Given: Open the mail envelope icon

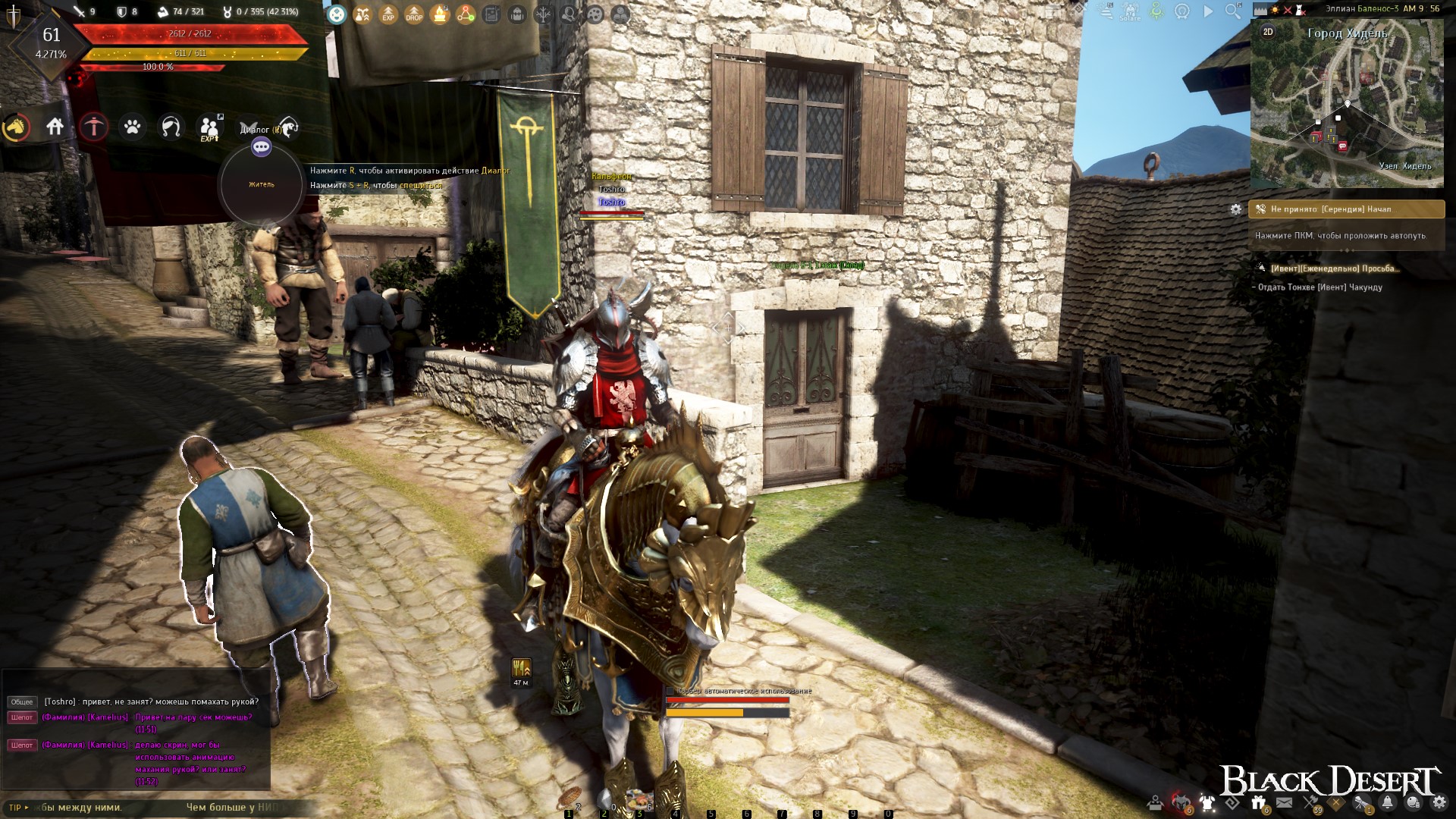Looking at the screenshot, I should [x=1284, y=802].
